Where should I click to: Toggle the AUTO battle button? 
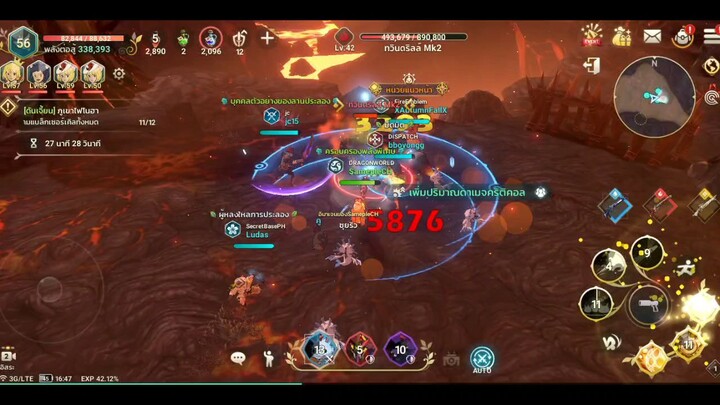[x=482, y=358]
